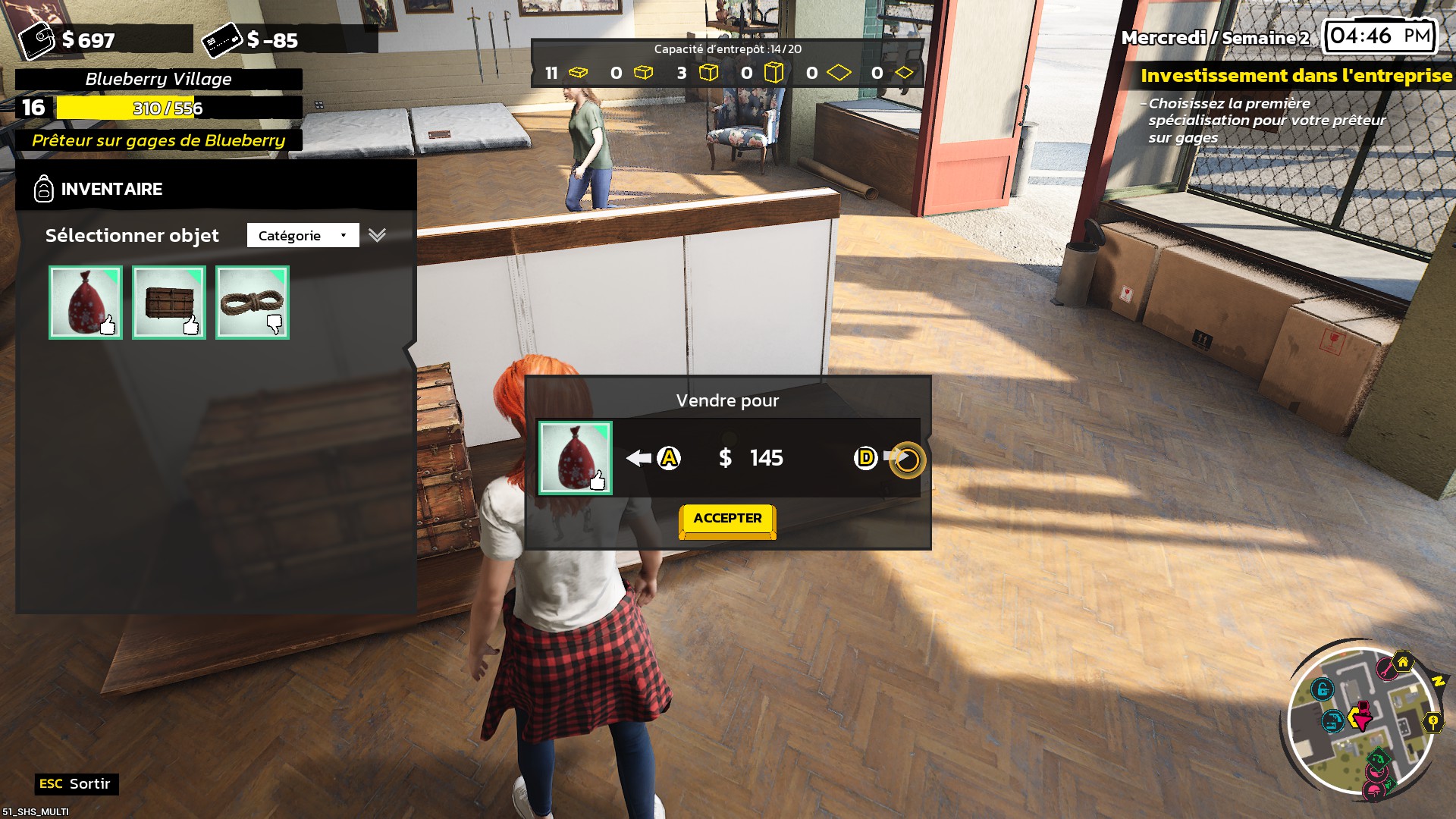
Task: Open the Catégorie dropdown
Action: pos(303,235)
